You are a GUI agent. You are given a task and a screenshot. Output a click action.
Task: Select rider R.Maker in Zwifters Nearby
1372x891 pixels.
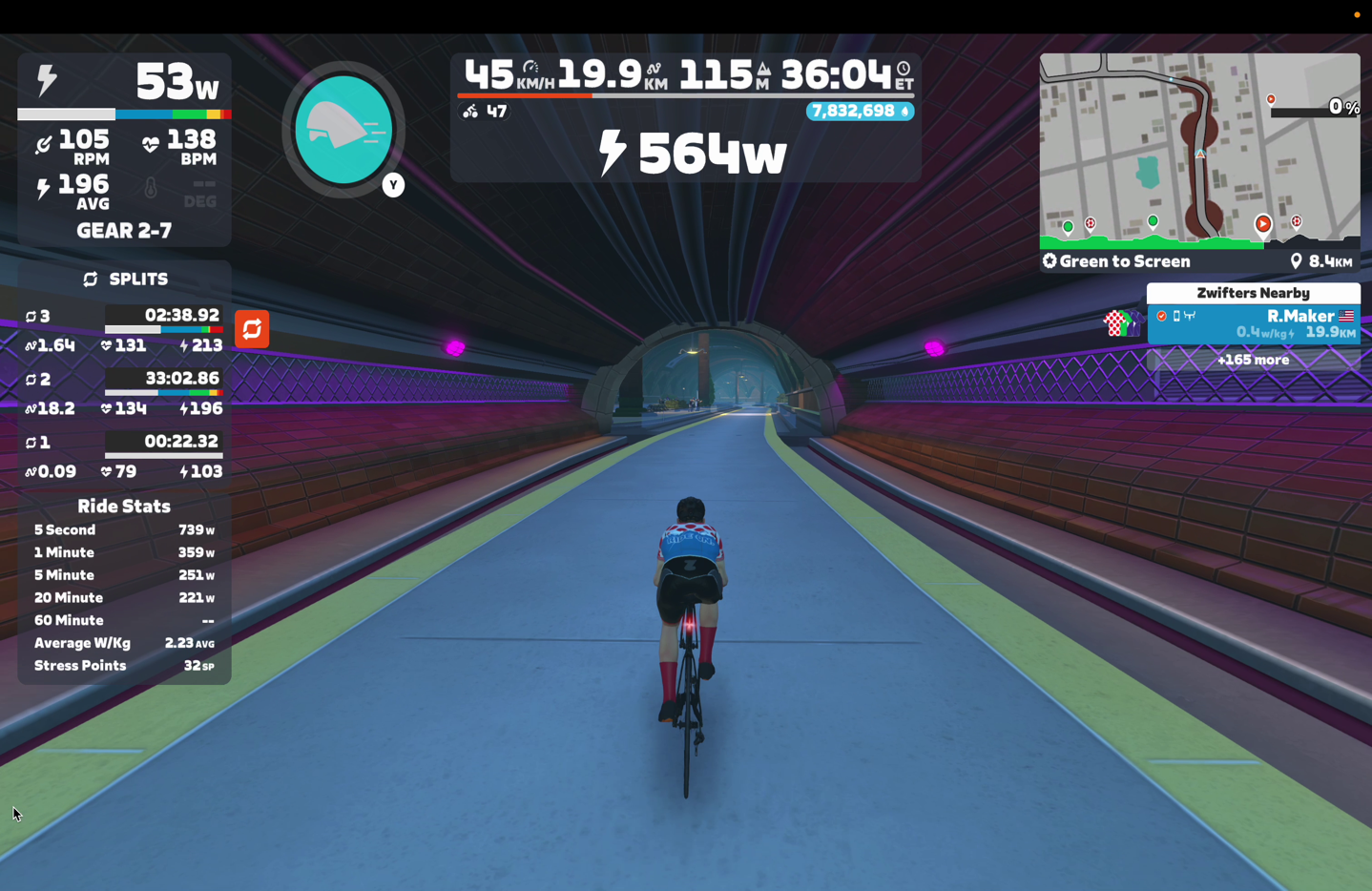1253,323
